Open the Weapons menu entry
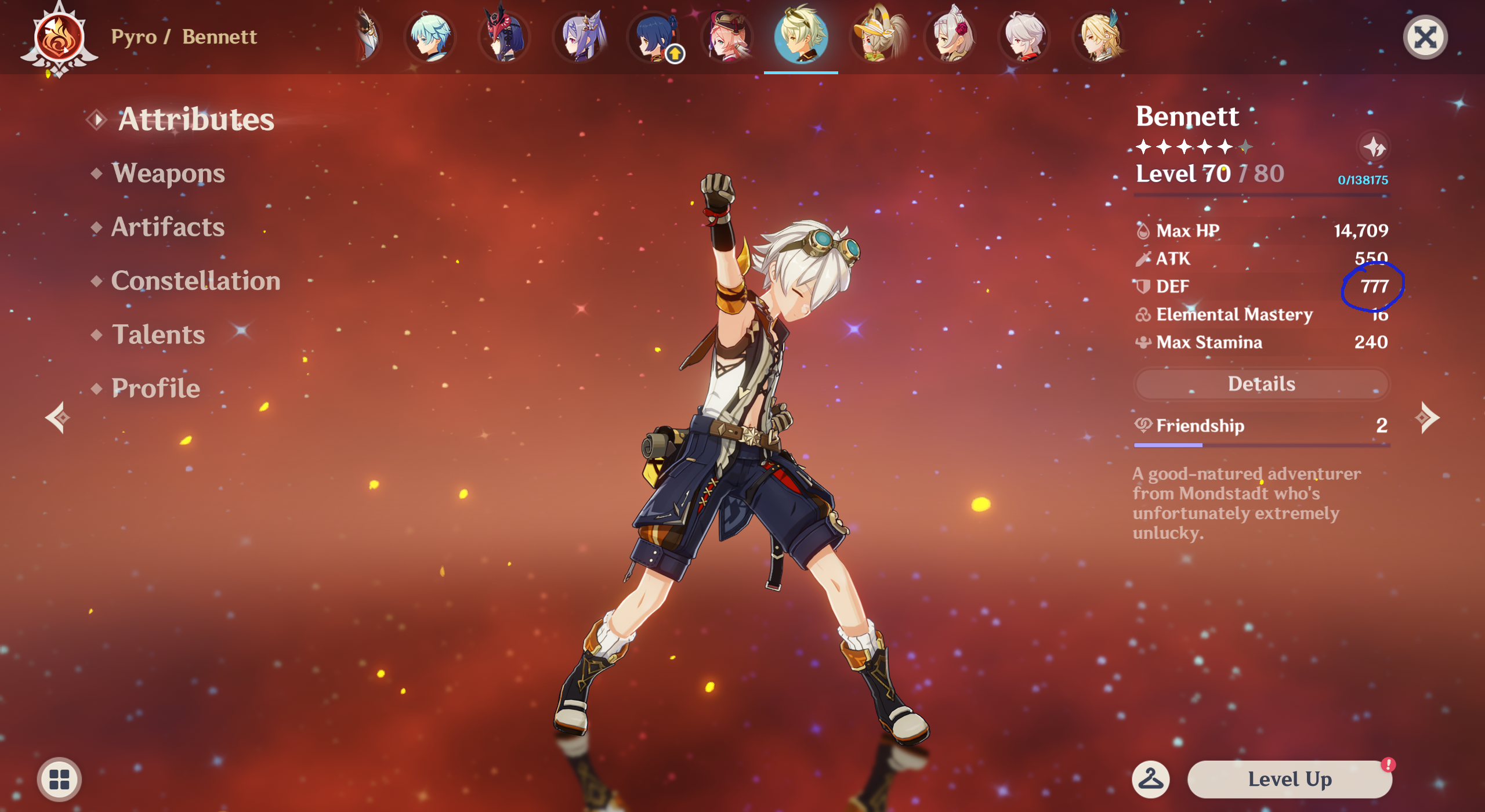The height and width of the screenshot is (812, 1485). tap(168, 173)
